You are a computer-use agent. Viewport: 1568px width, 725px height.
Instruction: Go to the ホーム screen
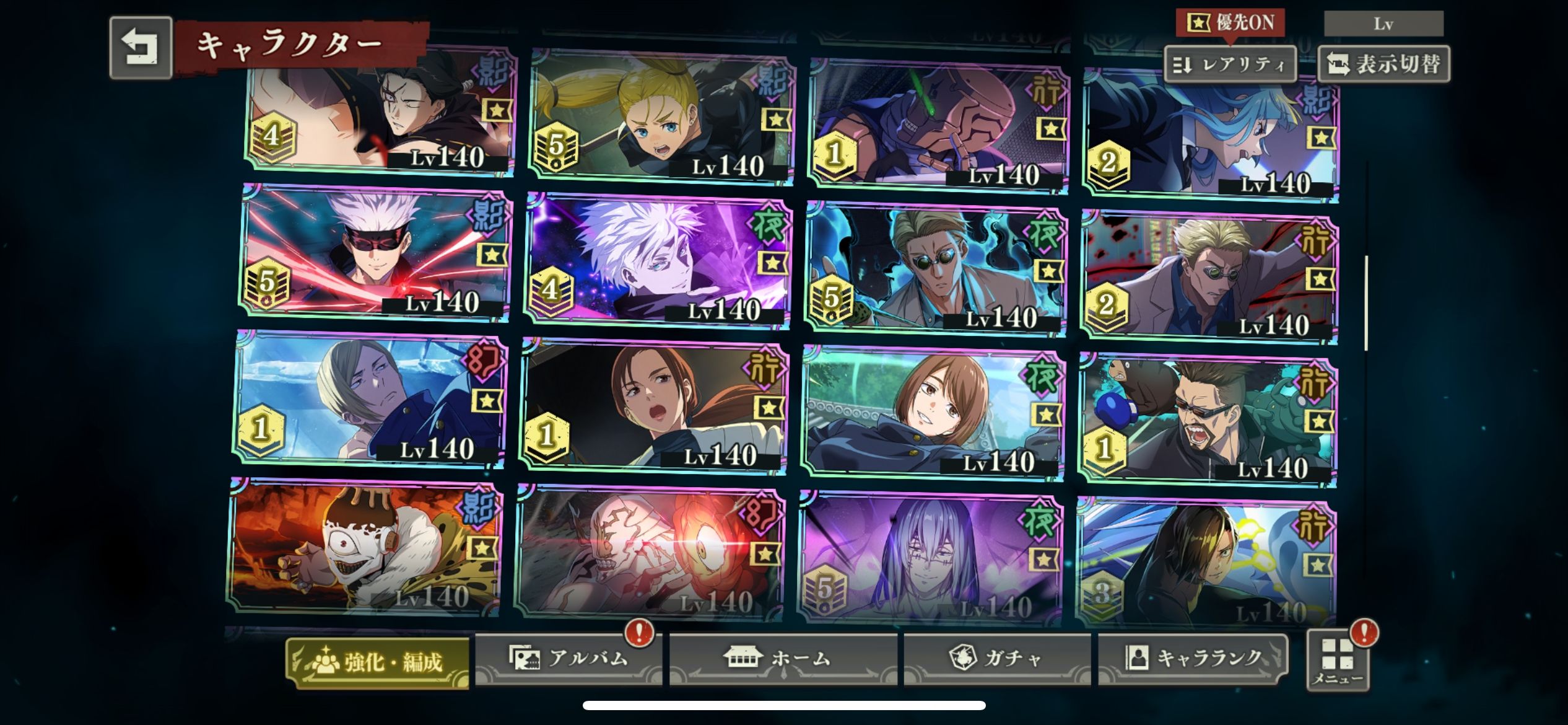pos(783,658)
